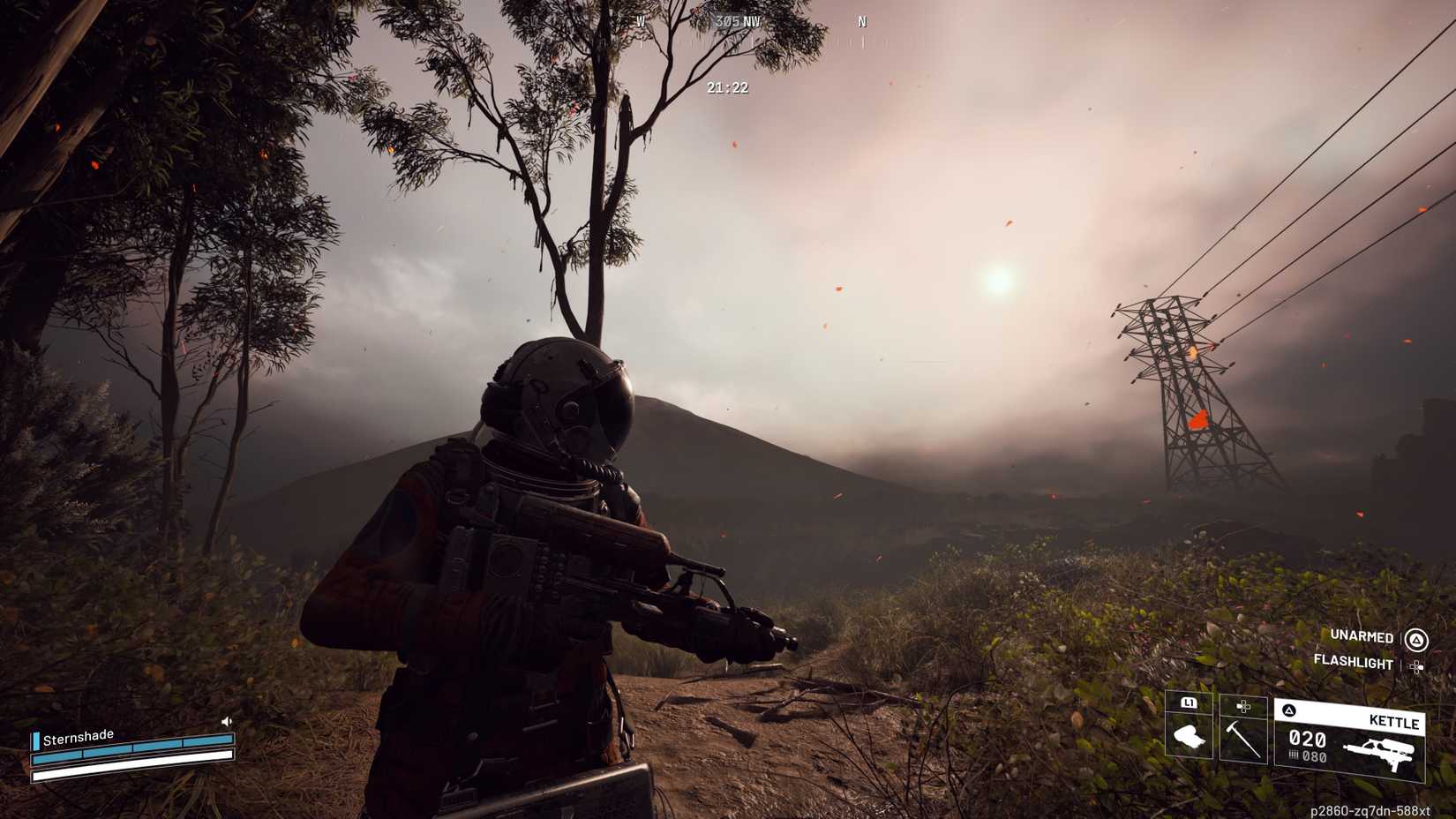This screenshot has width=1456, height=819.
Task: Select the KETTLE weapon silhouette icon
Action: pyautogui.click(x=1379, y=751)
